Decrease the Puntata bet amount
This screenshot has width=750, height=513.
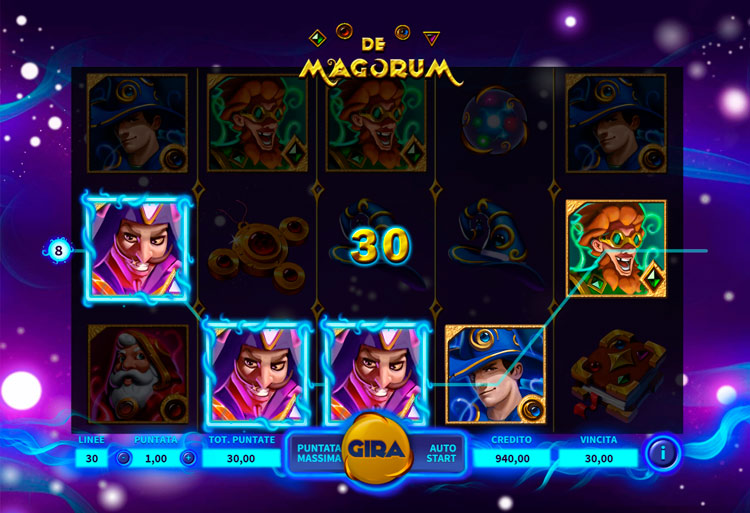(x=124, y=458)
